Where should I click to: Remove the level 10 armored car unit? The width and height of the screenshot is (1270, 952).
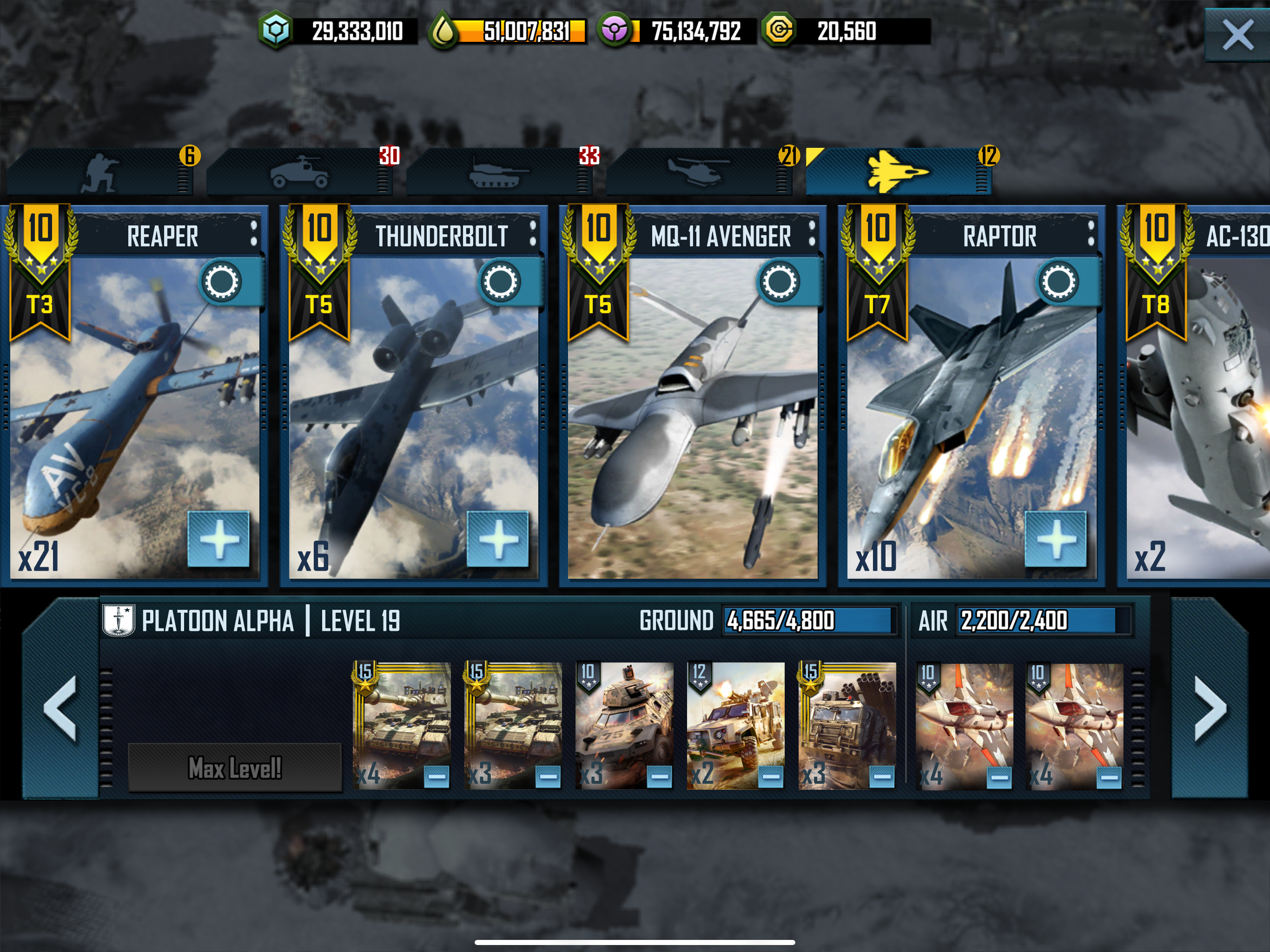(x=660, y=777)
